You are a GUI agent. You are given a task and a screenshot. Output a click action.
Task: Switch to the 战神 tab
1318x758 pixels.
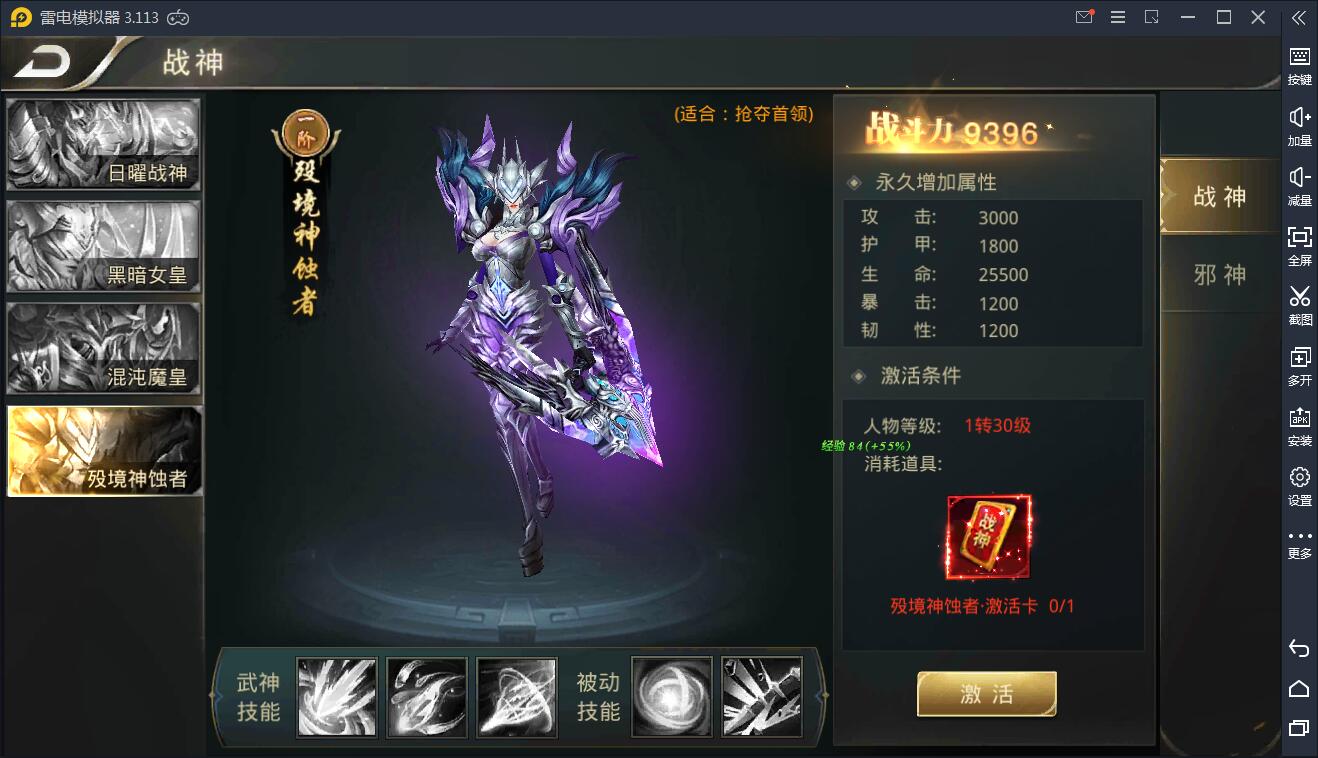point(1218,197)
